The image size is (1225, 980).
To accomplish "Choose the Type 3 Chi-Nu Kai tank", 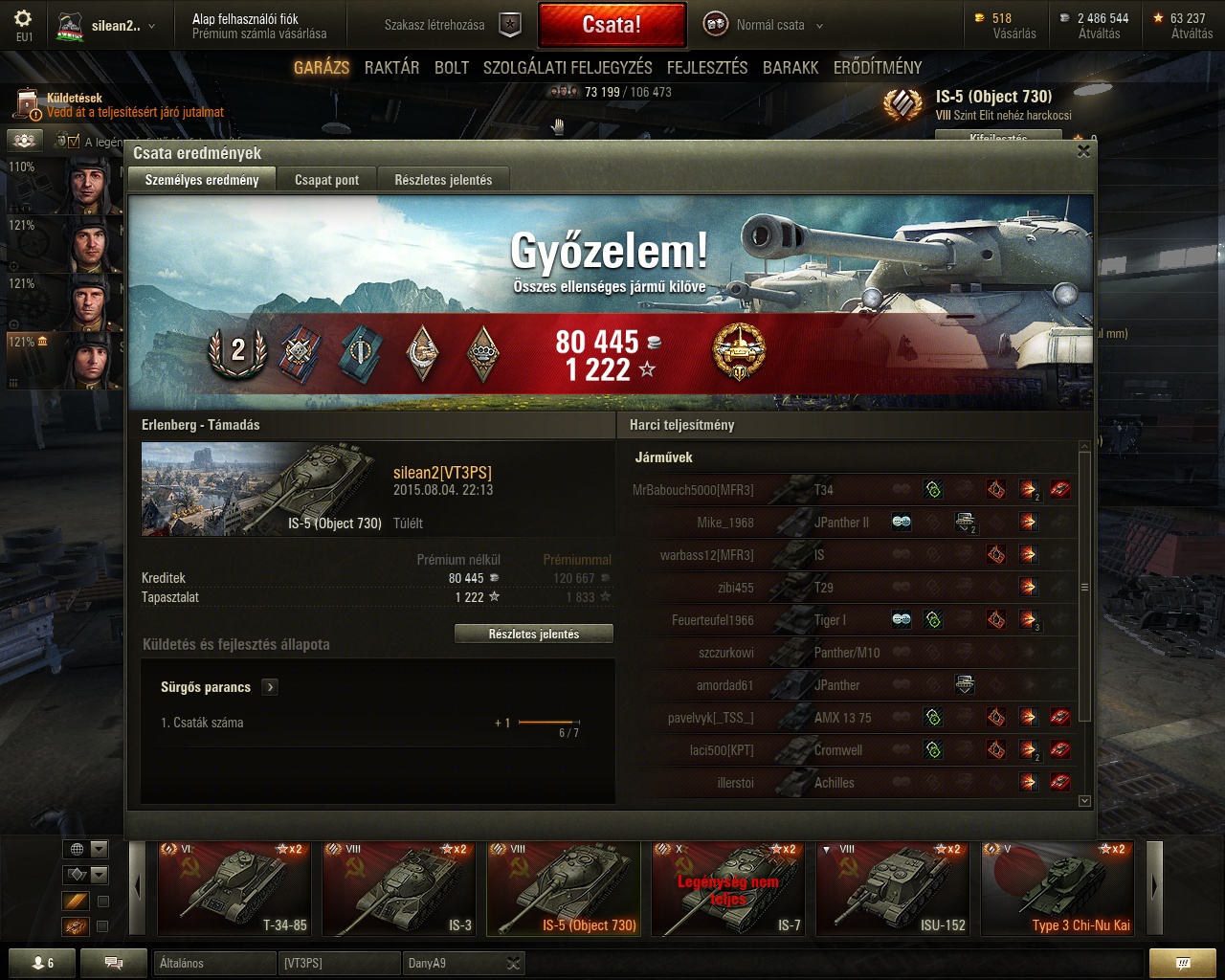I will 1057,887.
